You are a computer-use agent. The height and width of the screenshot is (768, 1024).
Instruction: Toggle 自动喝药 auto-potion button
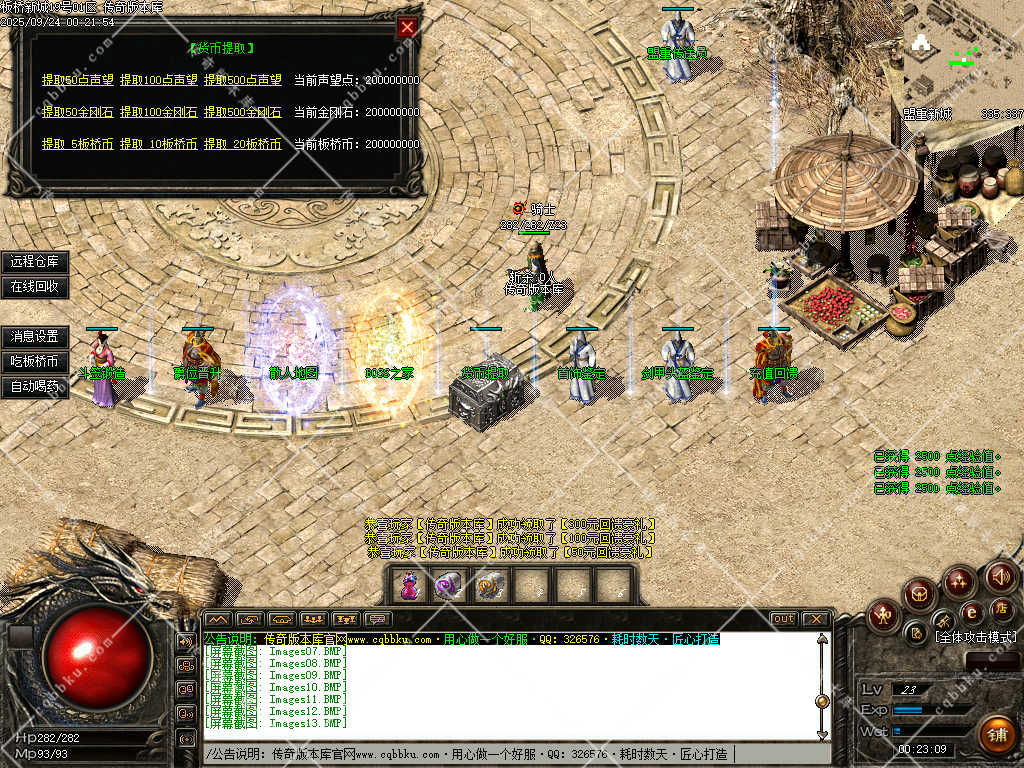35,387
